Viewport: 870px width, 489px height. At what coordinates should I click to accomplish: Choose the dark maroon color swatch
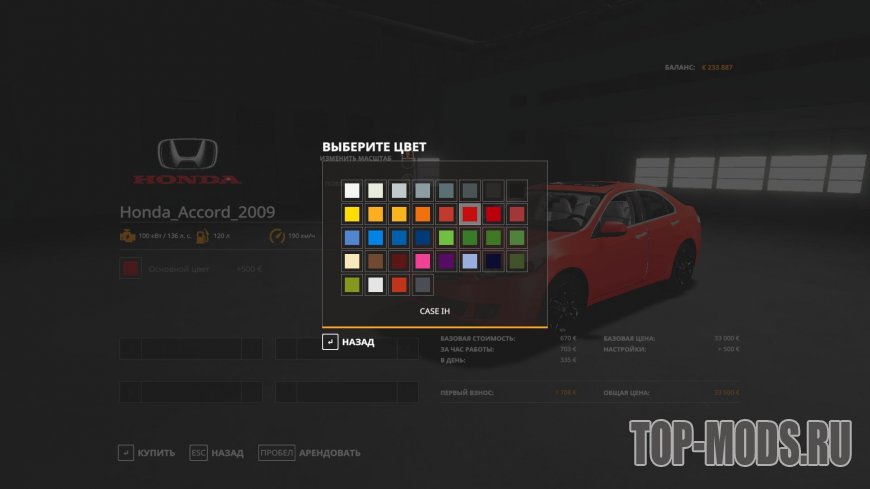[399, 262]
